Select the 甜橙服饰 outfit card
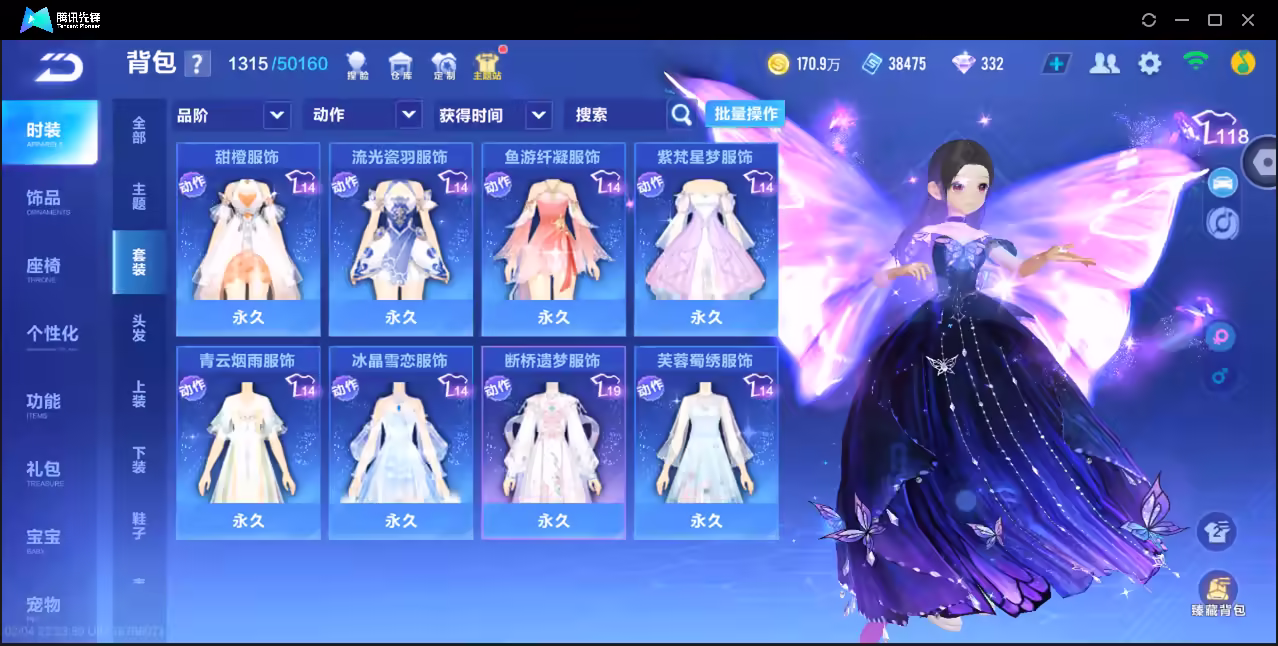The height and width of the screenshot is (646, 1278). [248, 240]
